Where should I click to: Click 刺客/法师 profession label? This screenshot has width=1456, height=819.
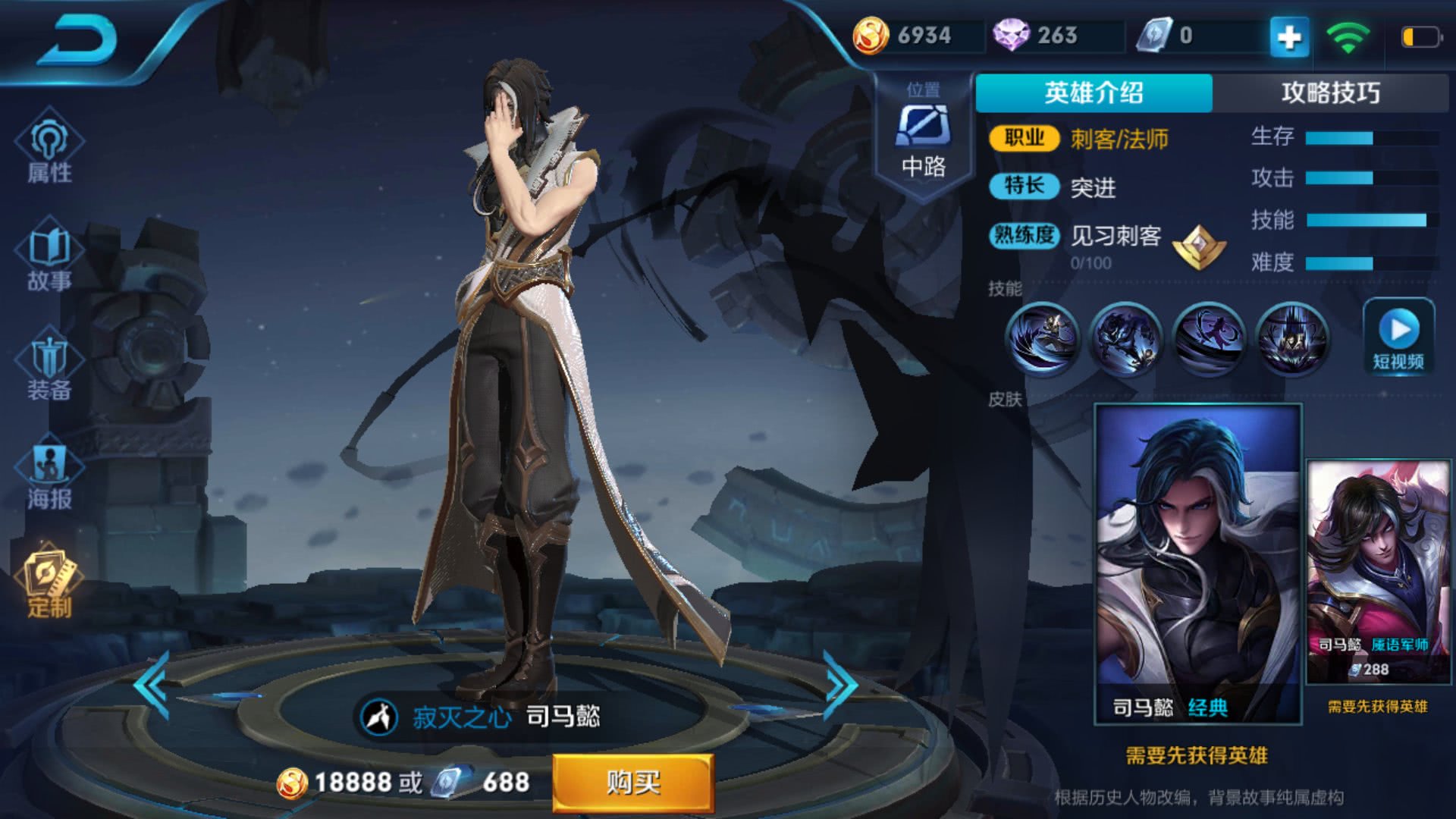click(1119, 140)
